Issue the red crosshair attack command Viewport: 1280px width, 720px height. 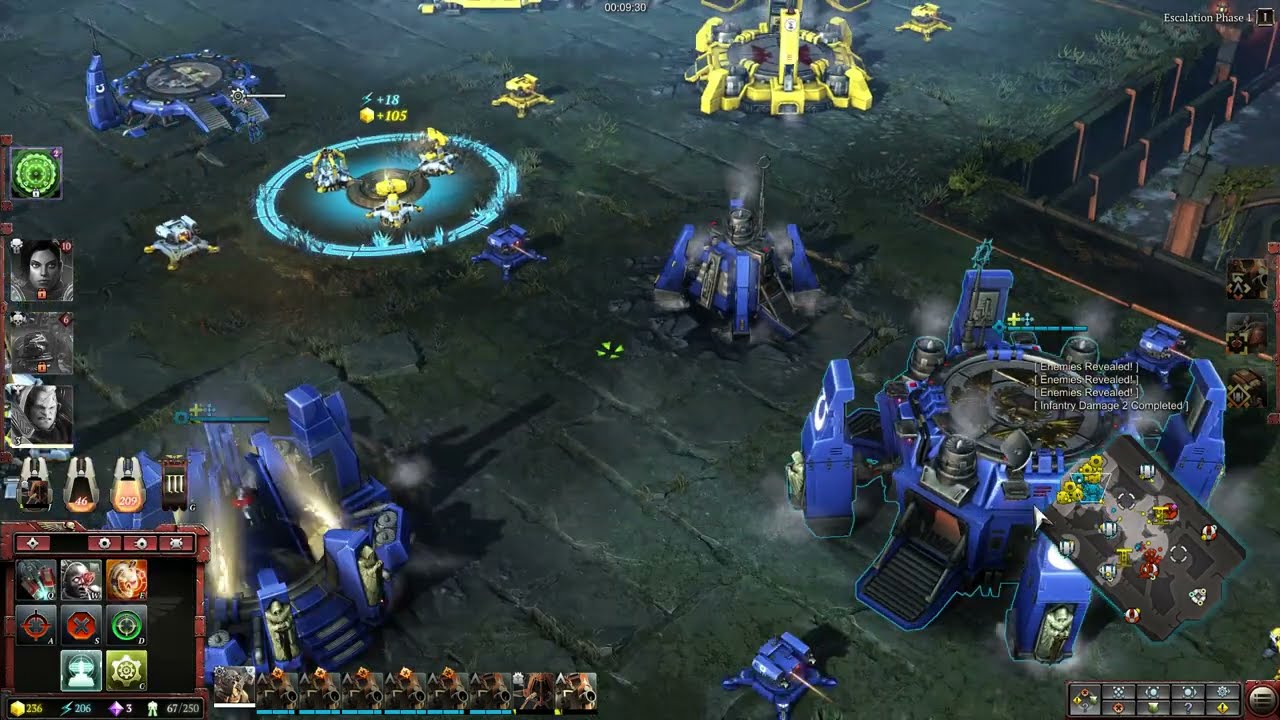(x=39, y=626)
